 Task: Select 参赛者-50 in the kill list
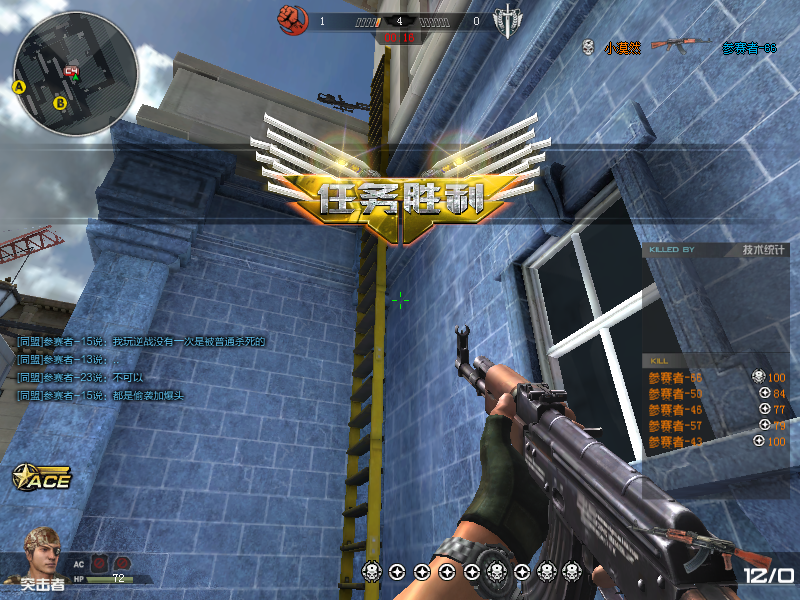[675, 393]
